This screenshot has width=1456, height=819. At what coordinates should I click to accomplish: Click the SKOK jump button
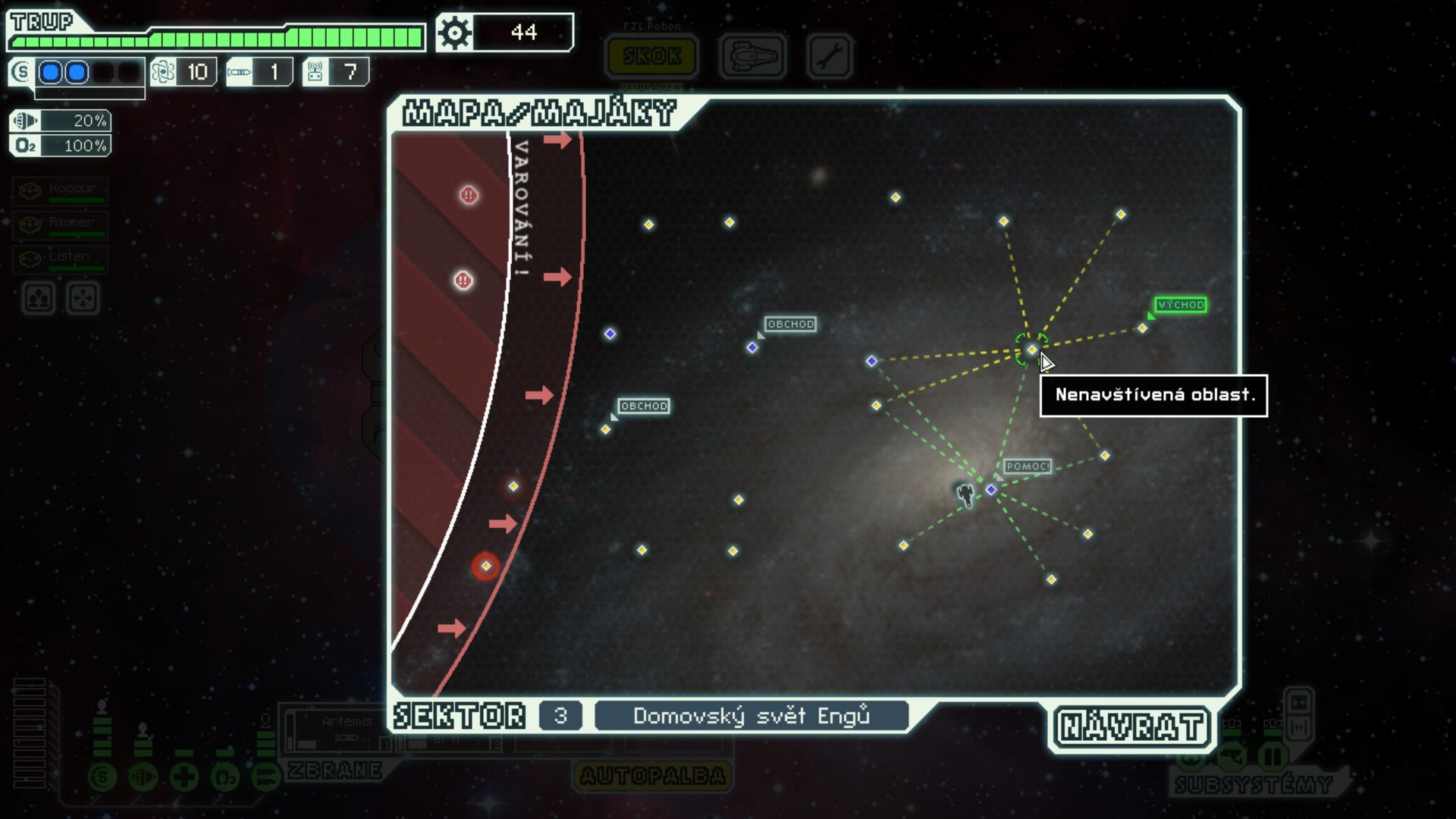click(x=652, y=55)
